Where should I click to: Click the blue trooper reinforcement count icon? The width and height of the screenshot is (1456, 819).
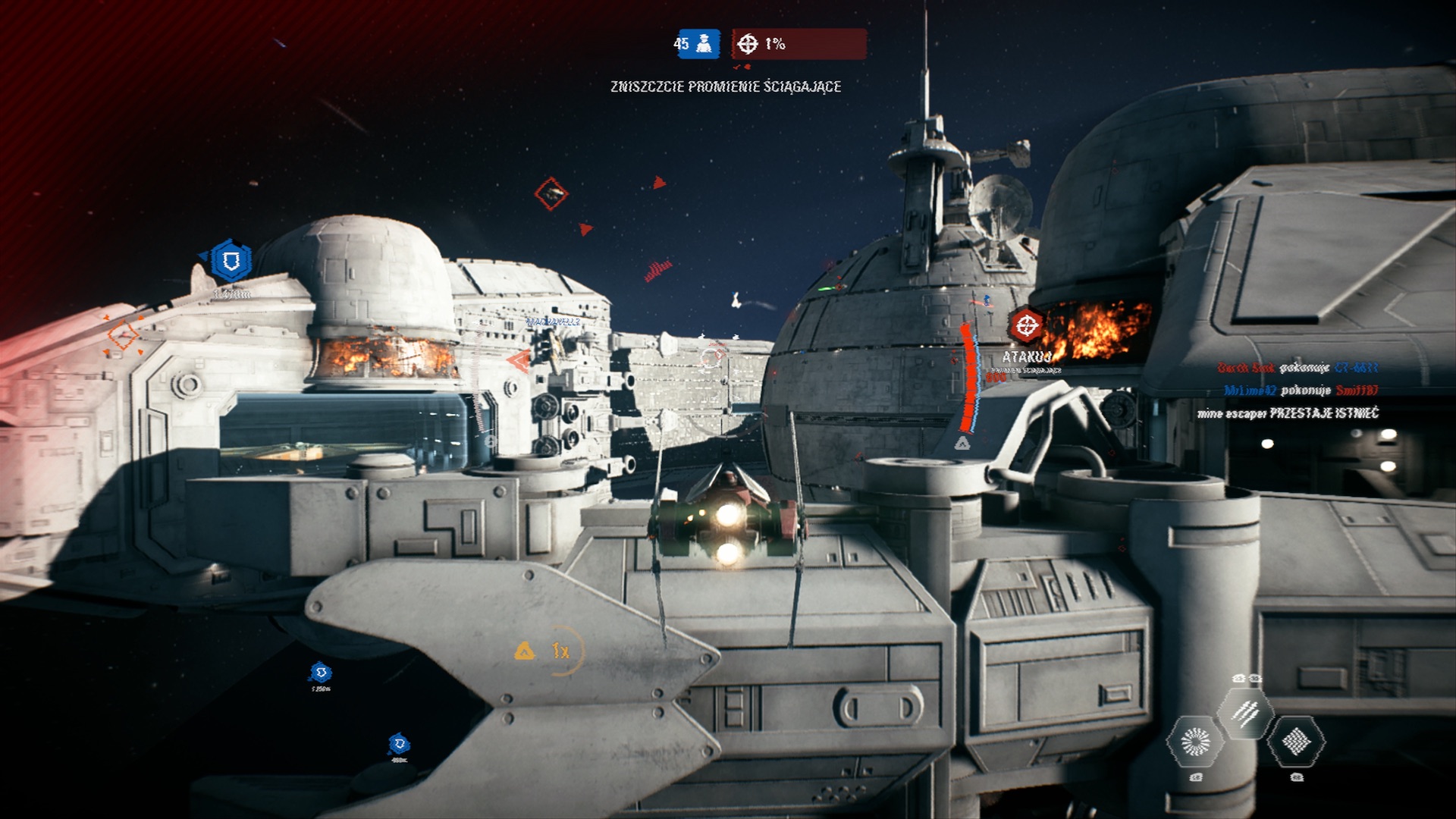point(707,44)
